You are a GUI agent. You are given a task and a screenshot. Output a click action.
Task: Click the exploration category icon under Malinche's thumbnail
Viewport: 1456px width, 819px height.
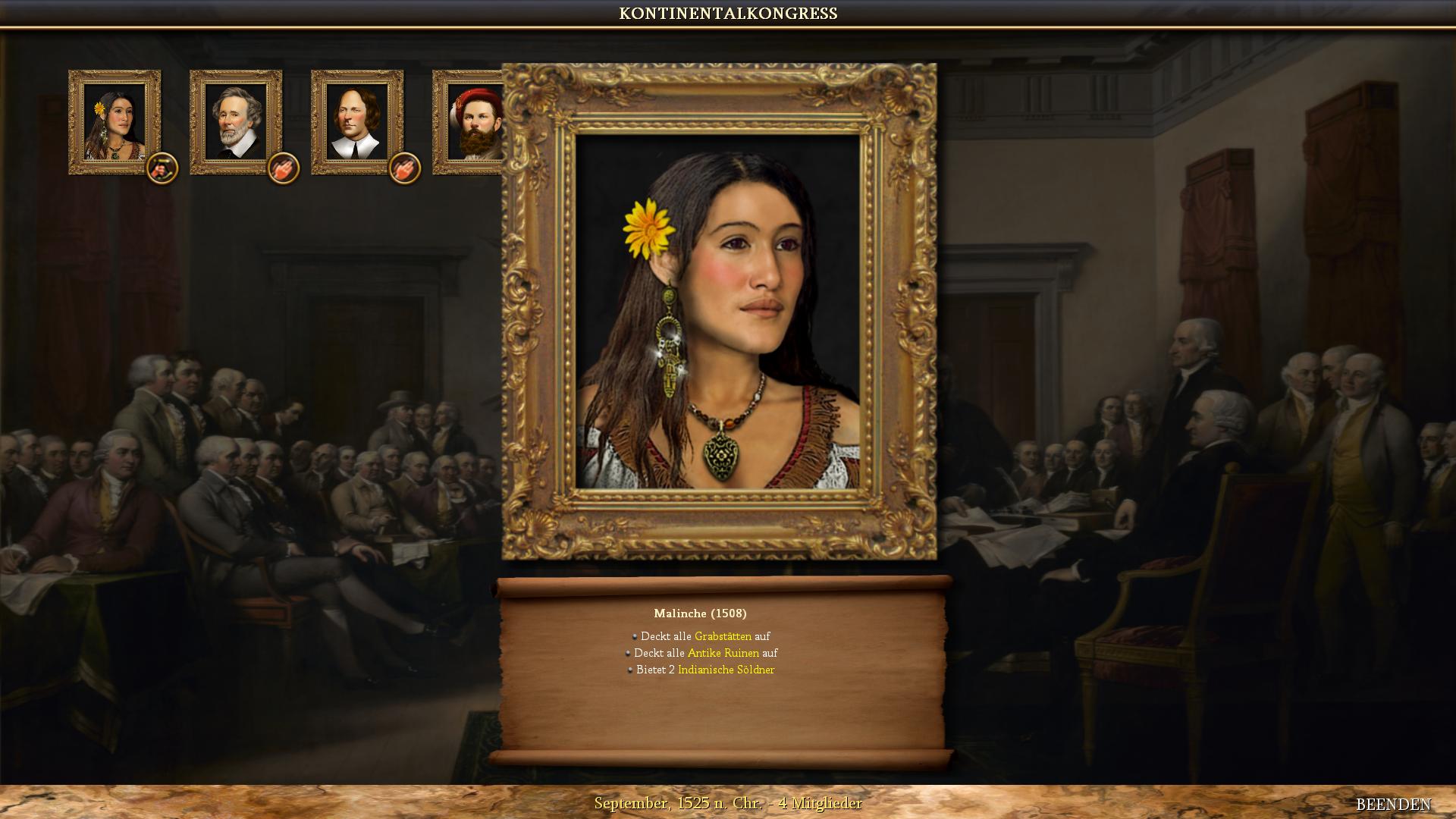pyautogui.click(x=162, y=168)
